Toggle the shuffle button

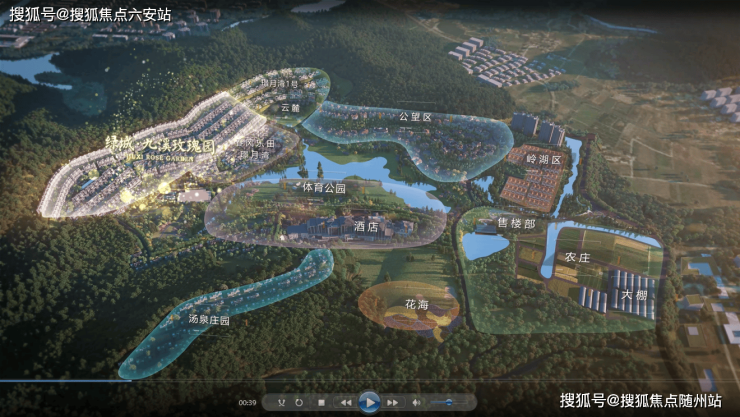click(x=282, y=402)
